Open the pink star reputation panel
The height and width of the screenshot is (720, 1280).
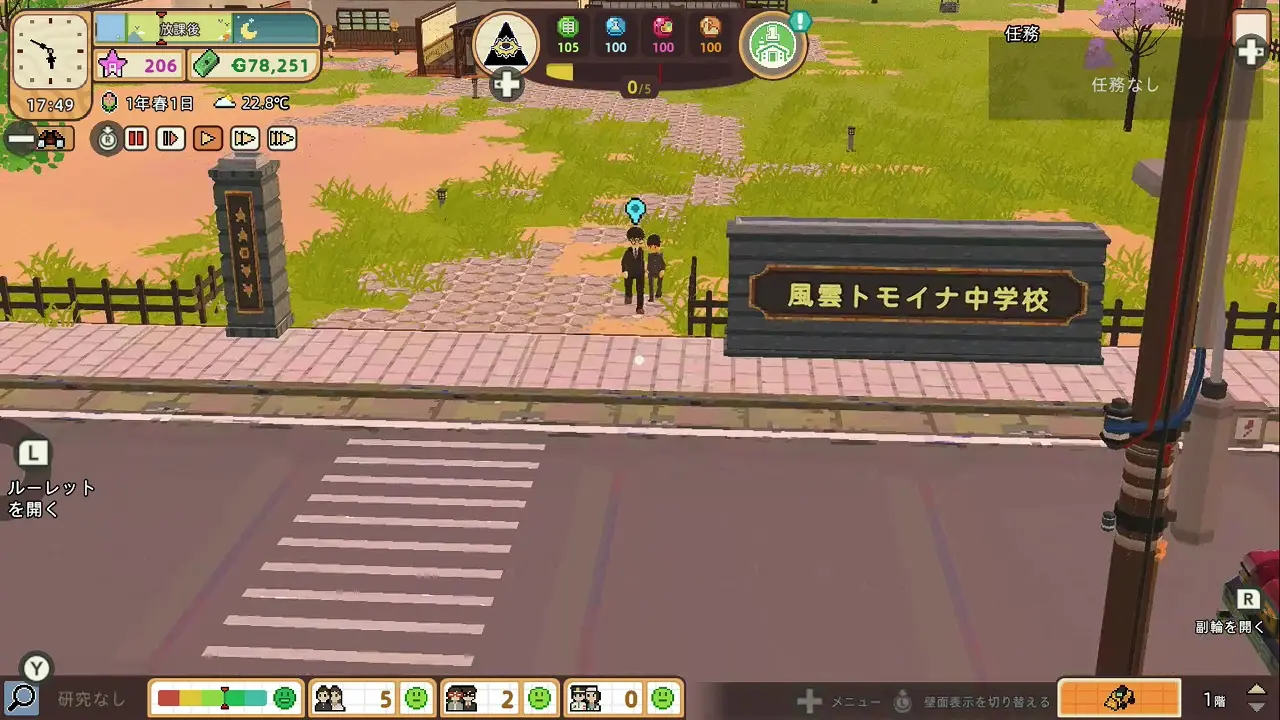click(139, 66)
